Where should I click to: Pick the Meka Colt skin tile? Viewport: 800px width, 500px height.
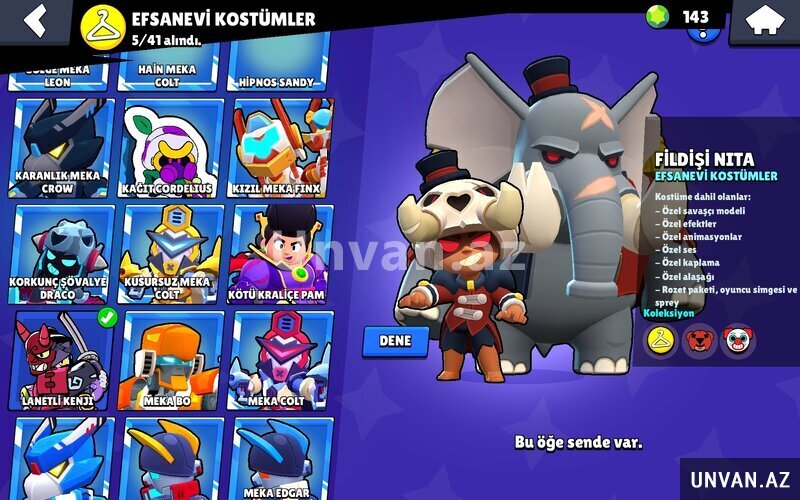tap(281, 360)
